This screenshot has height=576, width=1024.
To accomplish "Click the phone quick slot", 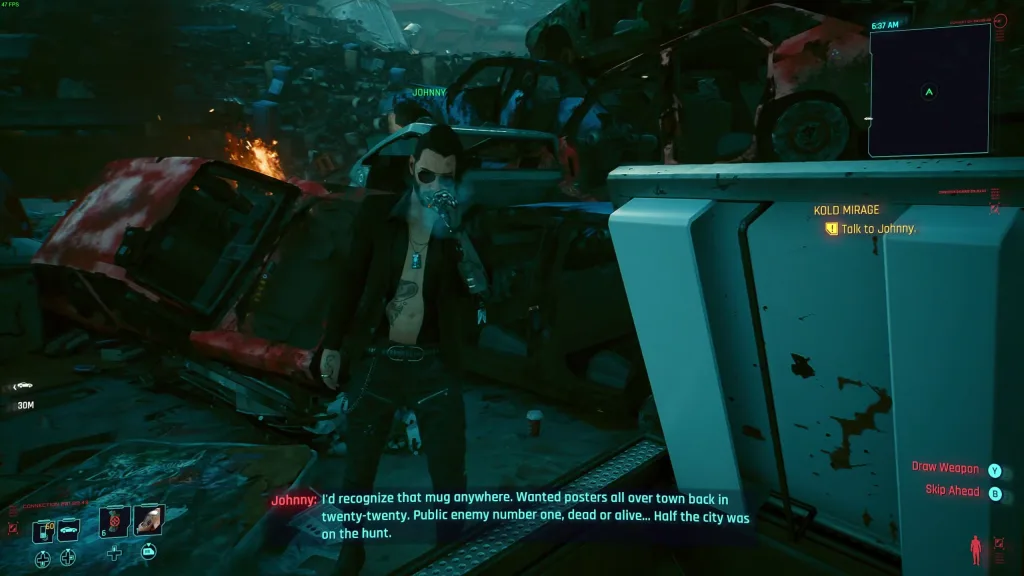I will [x=43, y=531].
